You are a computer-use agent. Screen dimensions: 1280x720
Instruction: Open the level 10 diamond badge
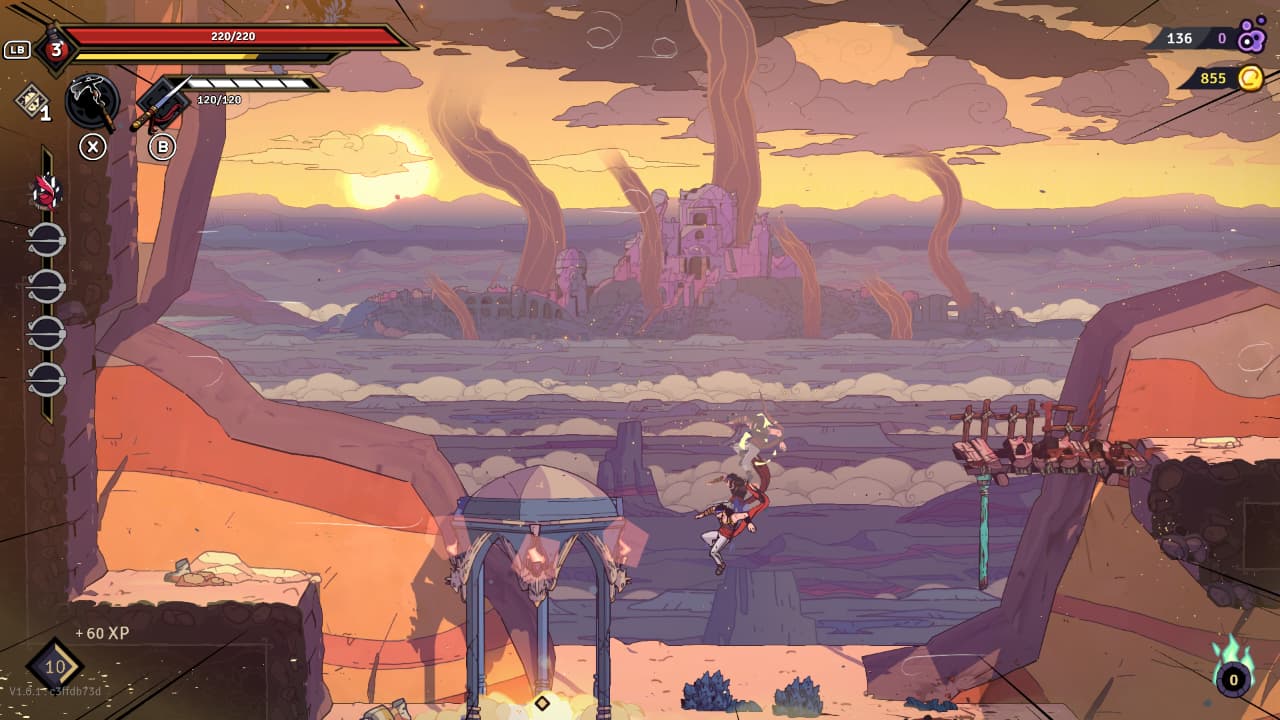[55, 667]
